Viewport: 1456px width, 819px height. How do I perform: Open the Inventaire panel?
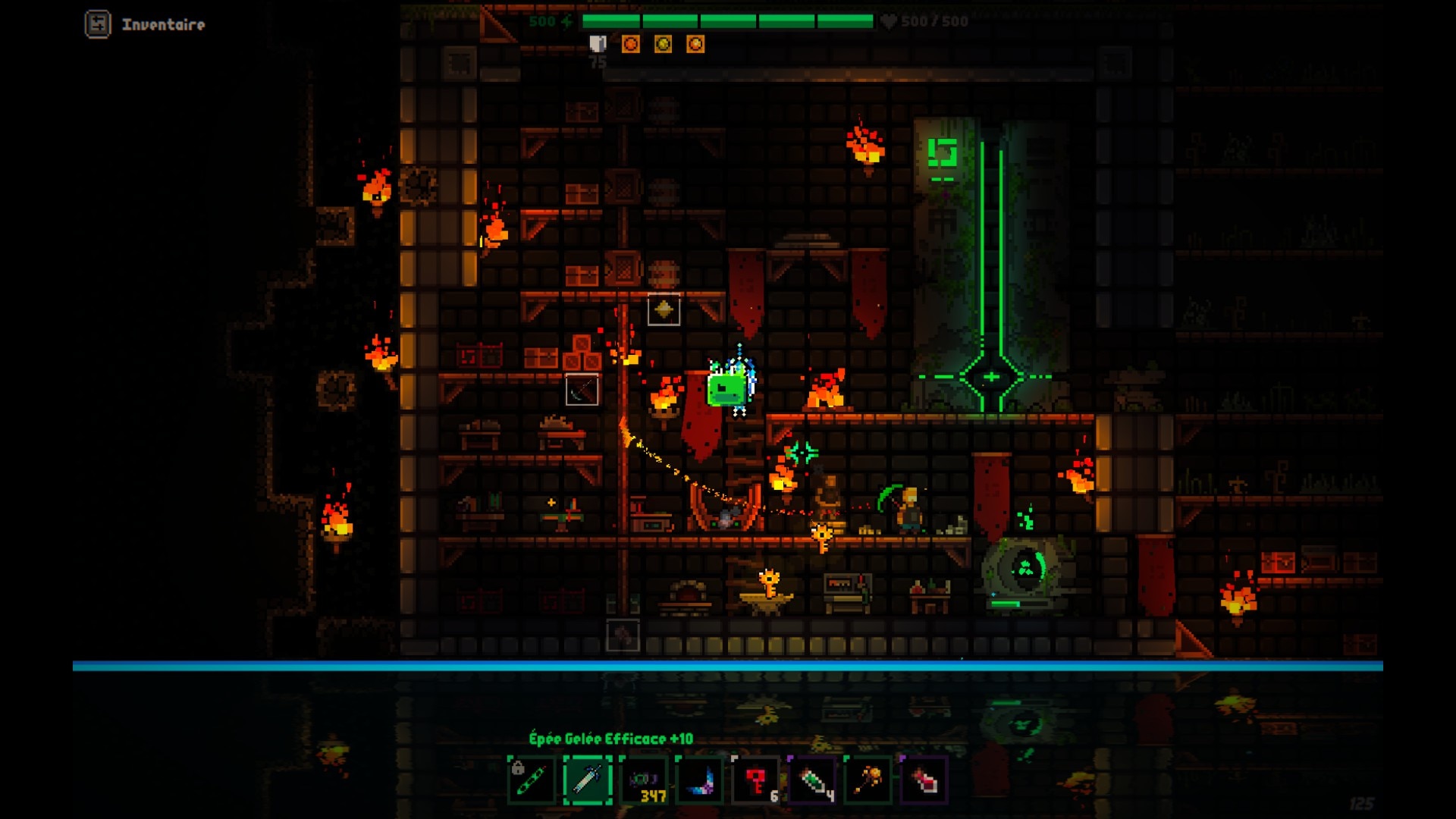pyautogui.click(x=144, y=24)
